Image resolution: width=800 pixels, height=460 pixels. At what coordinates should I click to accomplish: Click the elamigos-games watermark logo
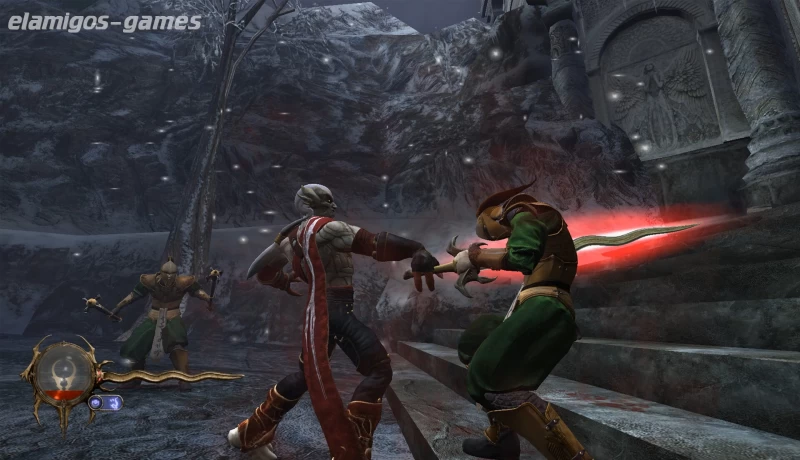click(x=103, y=21)
